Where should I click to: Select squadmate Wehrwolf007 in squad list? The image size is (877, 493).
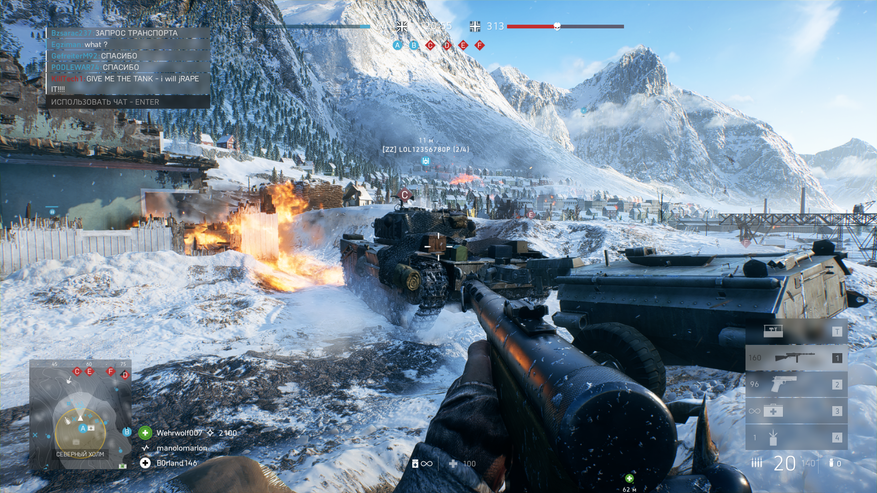point(182,433)
